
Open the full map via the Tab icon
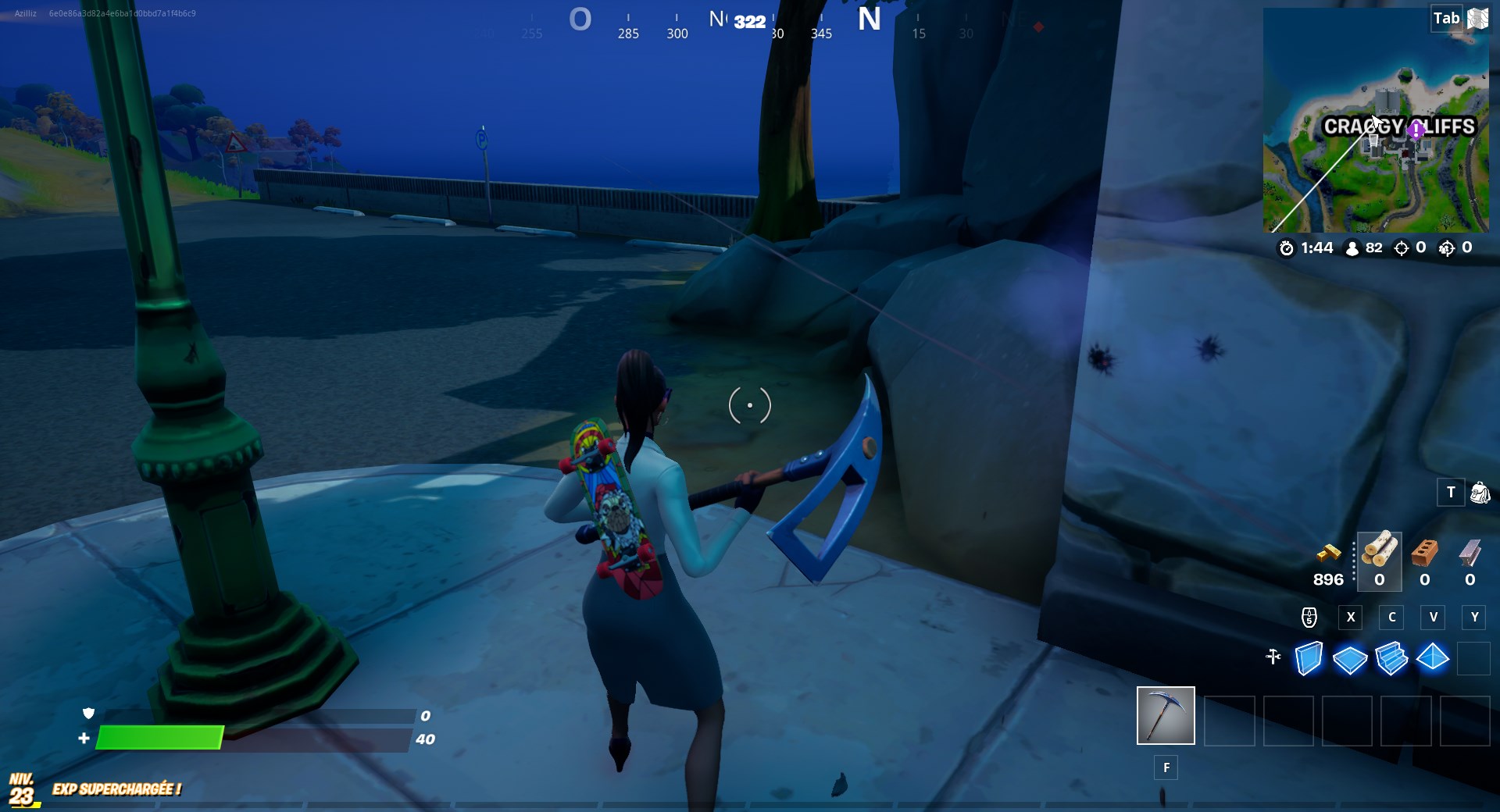tap(1449, 17)
